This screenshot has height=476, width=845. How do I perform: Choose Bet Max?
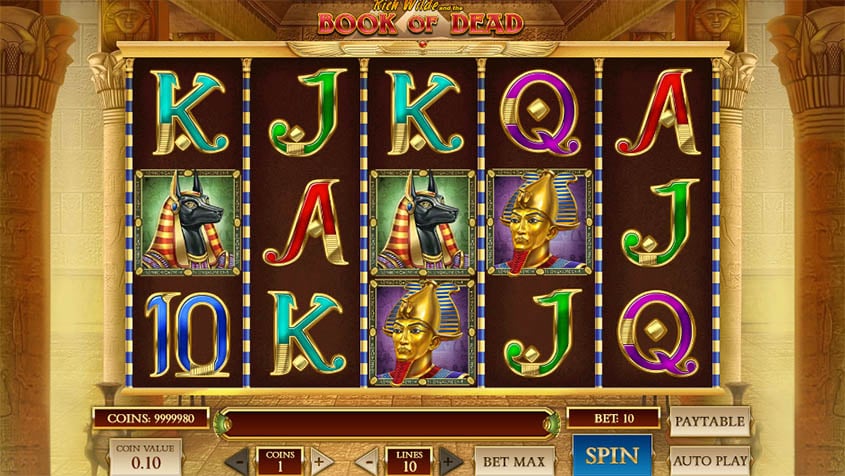point(513,462)
